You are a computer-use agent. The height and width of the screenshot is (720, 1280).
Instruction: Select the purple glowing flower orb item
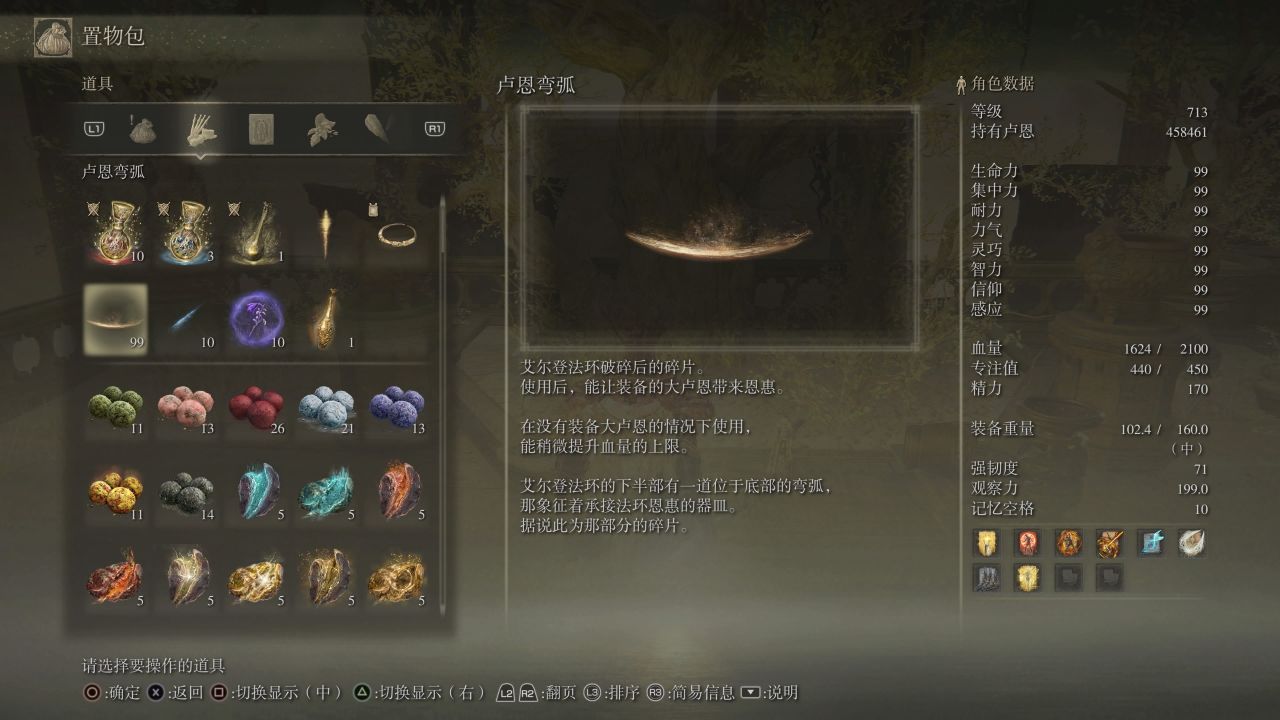pyautogui.click(x=255, y=320)
